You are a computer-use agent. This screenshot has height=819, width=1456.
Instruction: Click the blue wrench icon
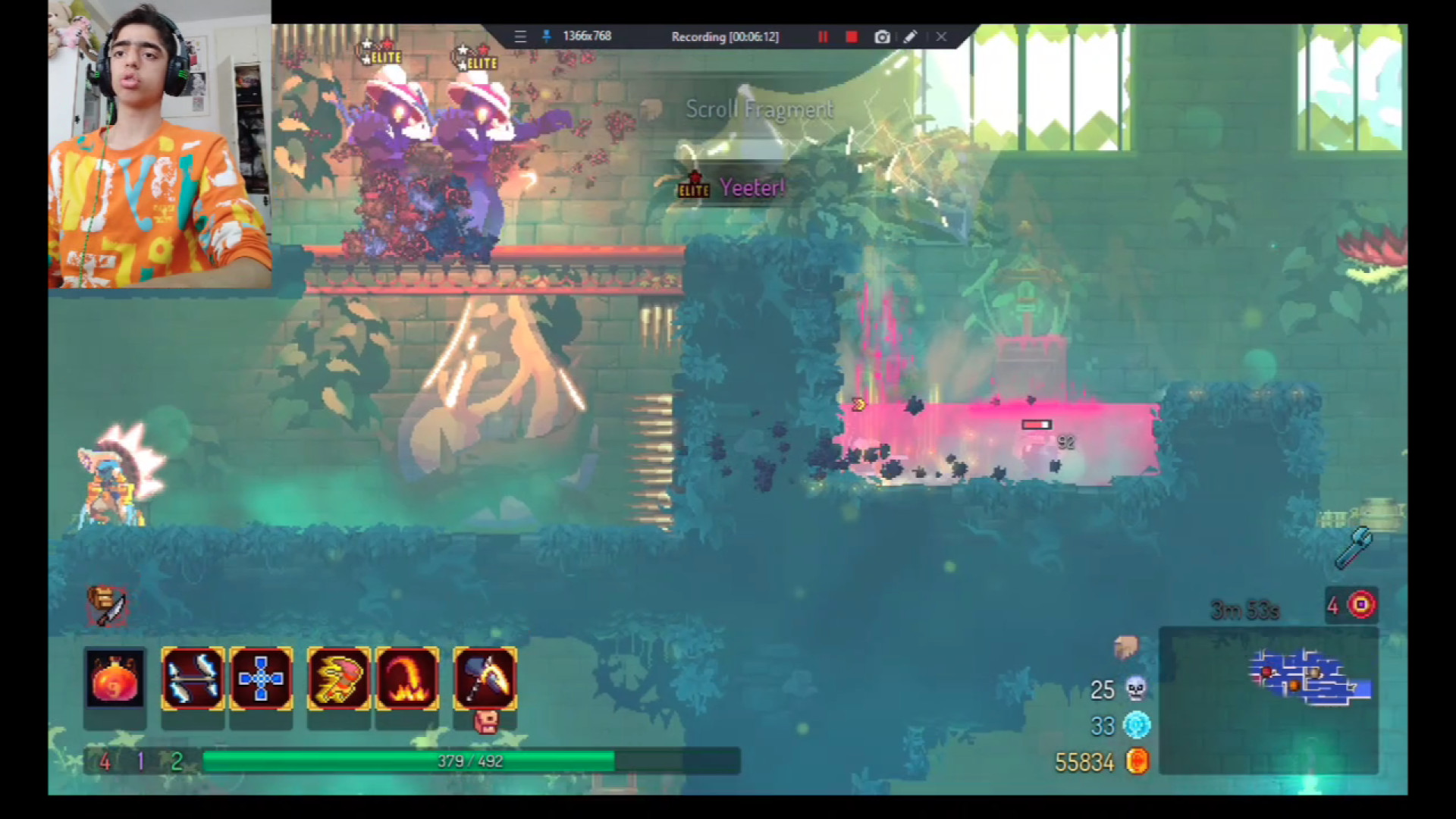[1354, 548]
